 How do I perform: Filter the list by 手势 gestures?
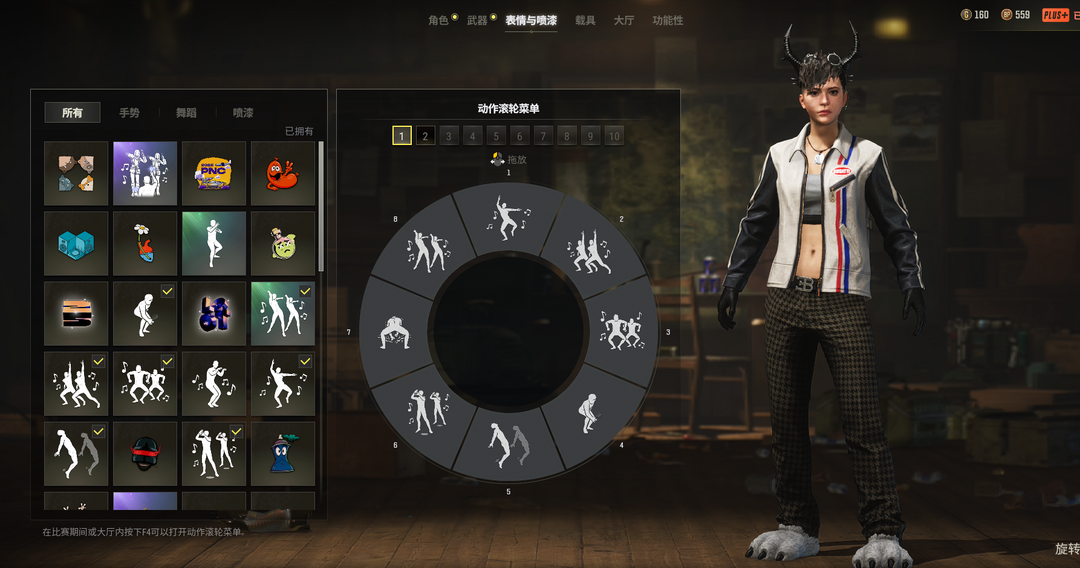pyautogui.click(x=129, y=113)
